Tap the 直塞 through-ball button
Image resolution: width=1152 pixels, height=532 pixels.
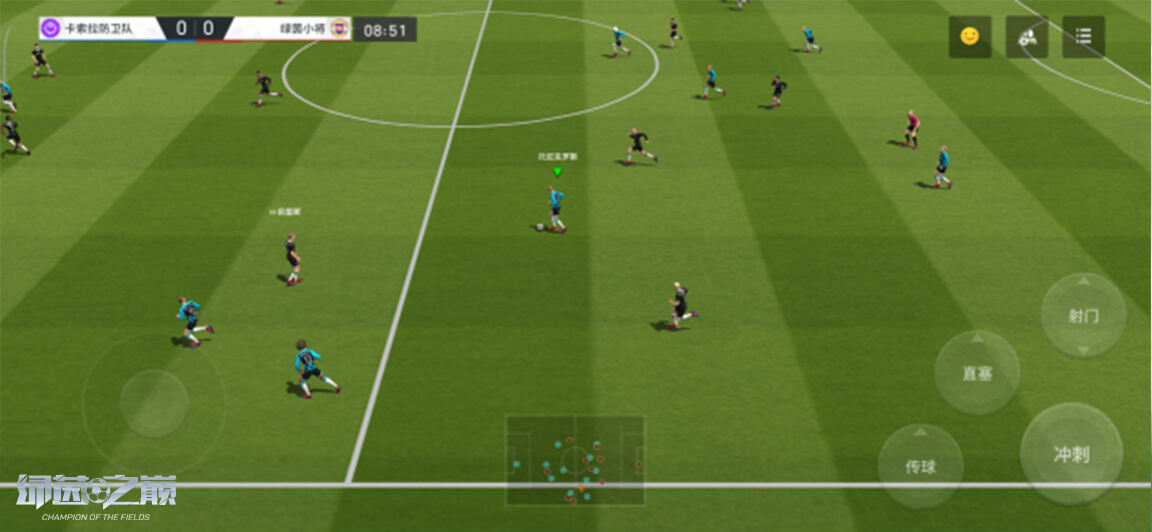[x=977, y=373]
